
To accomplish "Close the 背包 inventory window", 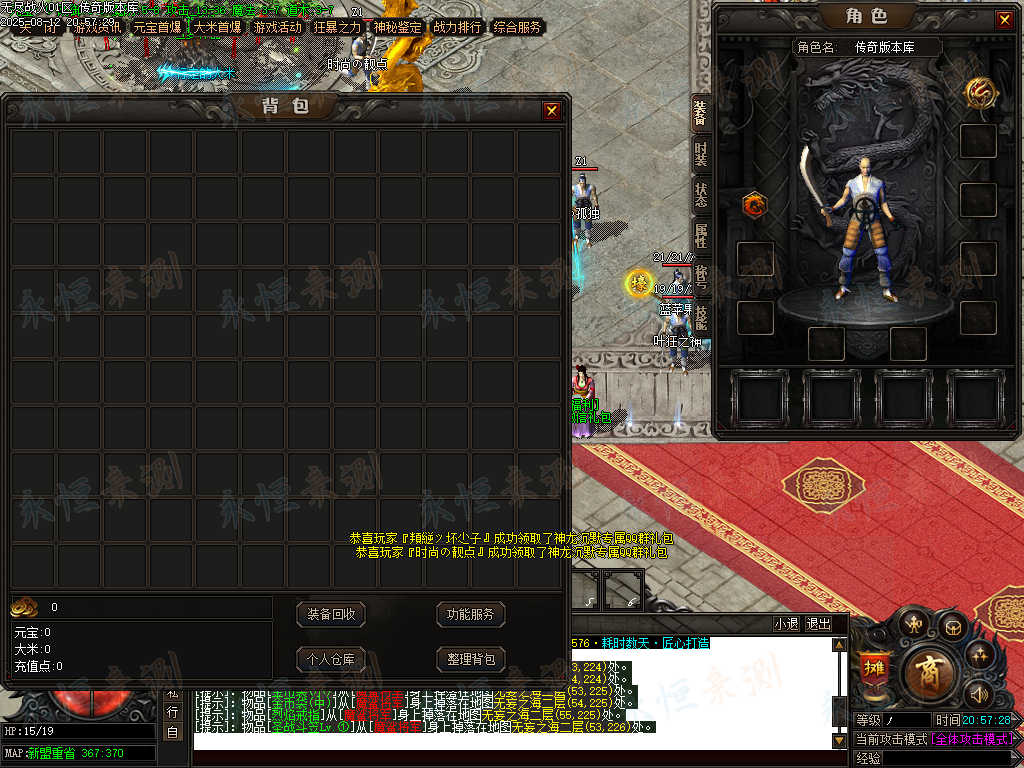I will pyautogui.click(x=551, y=111).
